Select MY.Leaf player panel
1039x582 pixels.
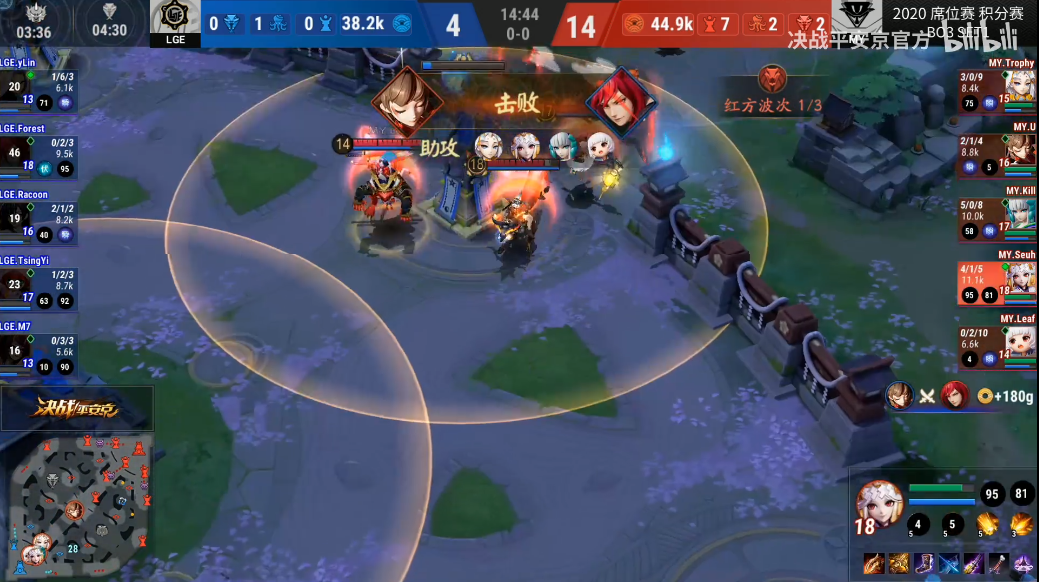click(x=997, y=342)
